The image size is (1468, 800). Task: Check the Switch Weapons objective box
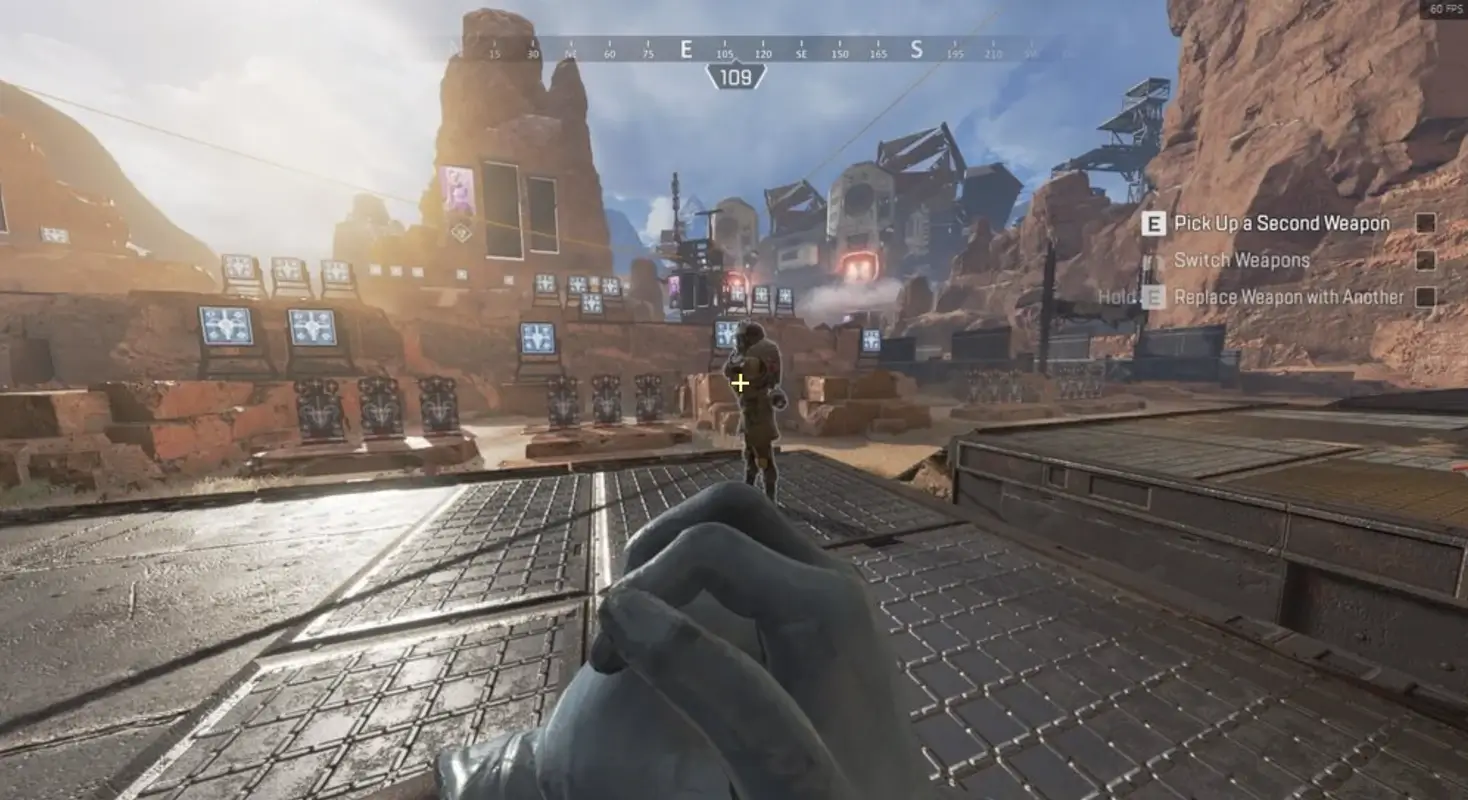coord(1428,259)
